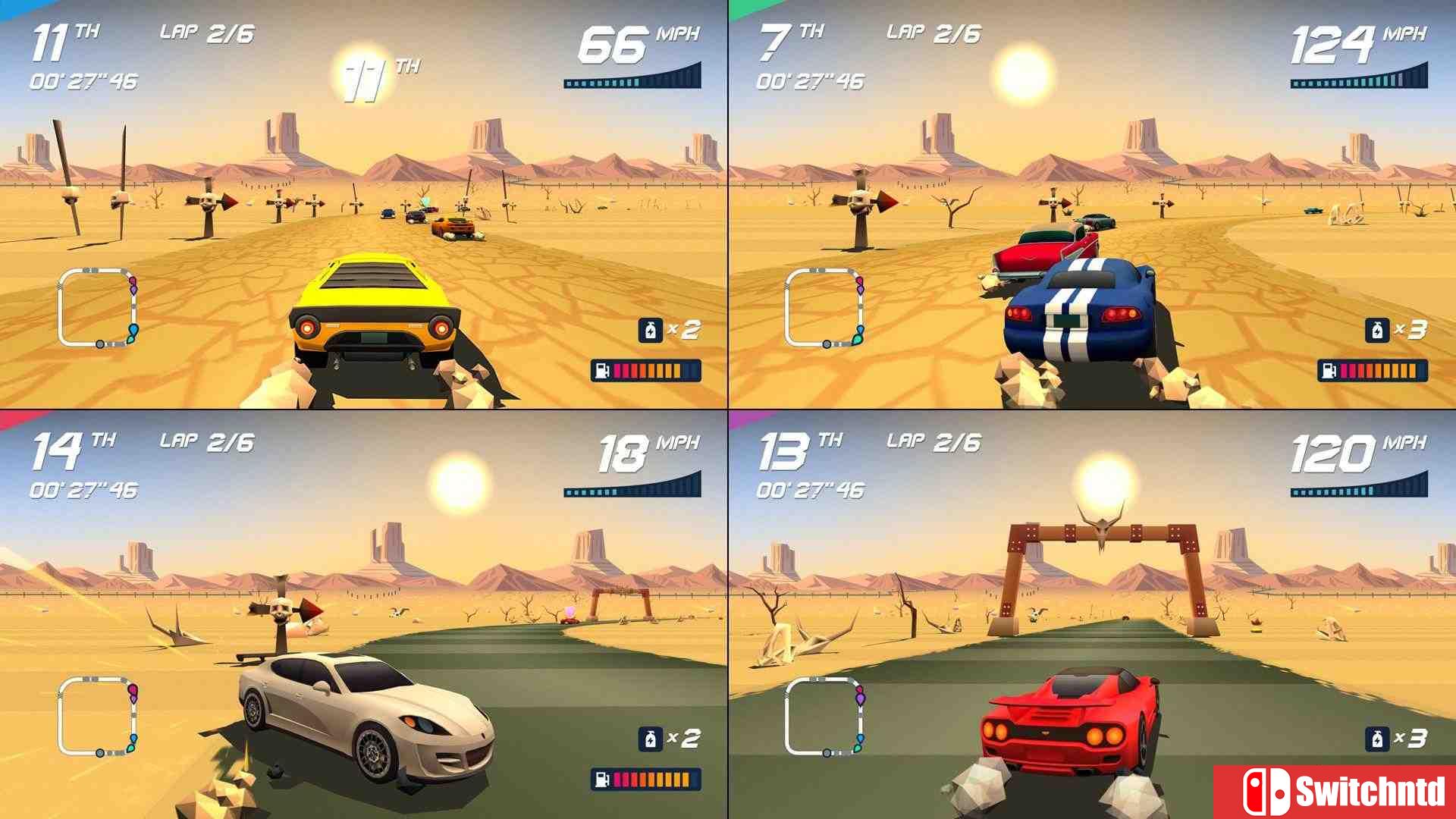The width and height of the screenshot is (1456, 819).
Task: Click the teal marker on bottom-left minimap
Action: [x=130, y=748]
